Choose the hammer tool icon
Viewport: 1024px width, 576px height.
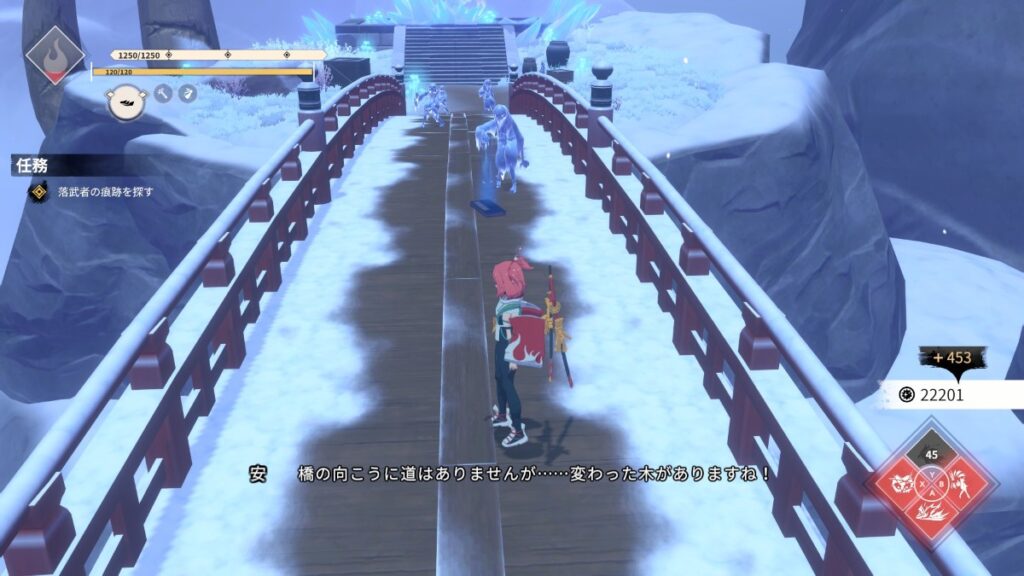163,93
